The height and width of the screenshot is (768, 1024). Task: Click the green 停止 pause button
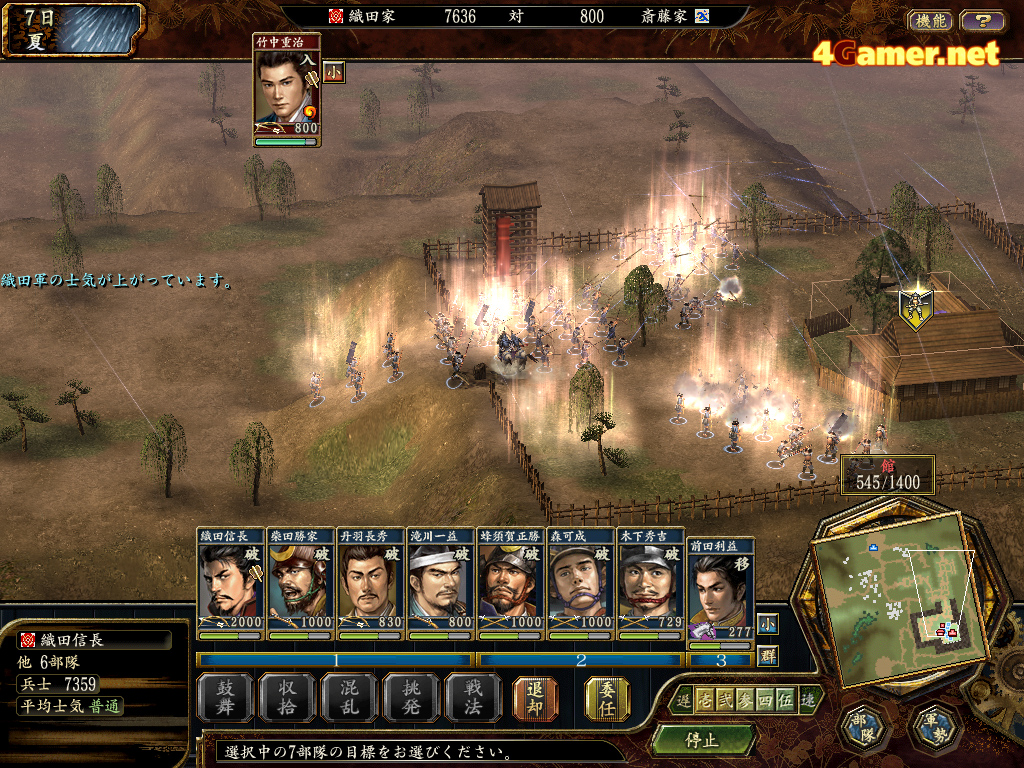pos(702,741)
